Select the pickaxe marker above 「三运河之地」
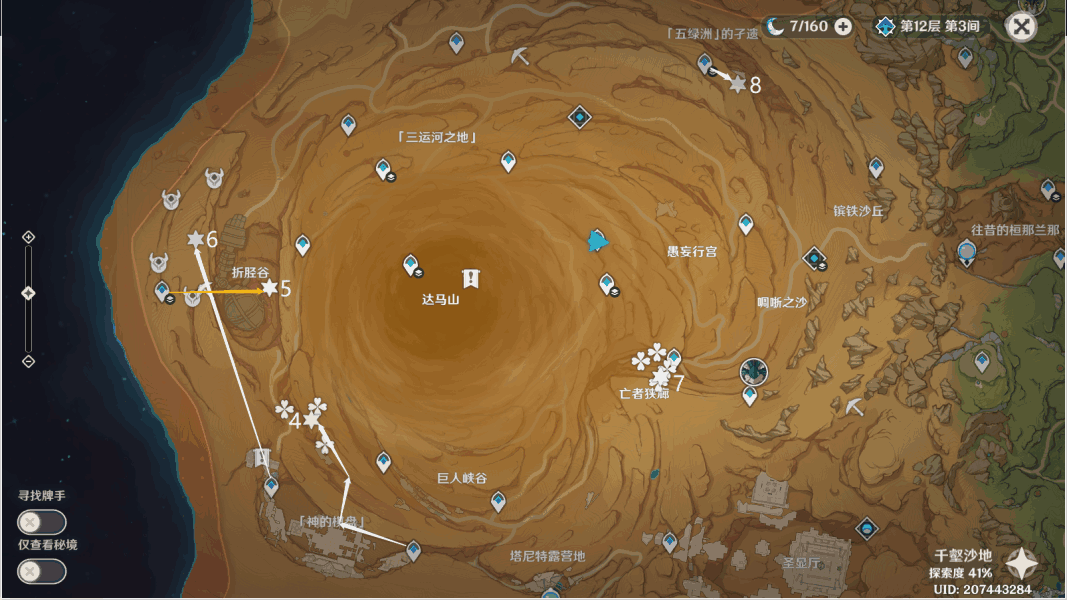1067x600 pixels. tap(519, 57)
